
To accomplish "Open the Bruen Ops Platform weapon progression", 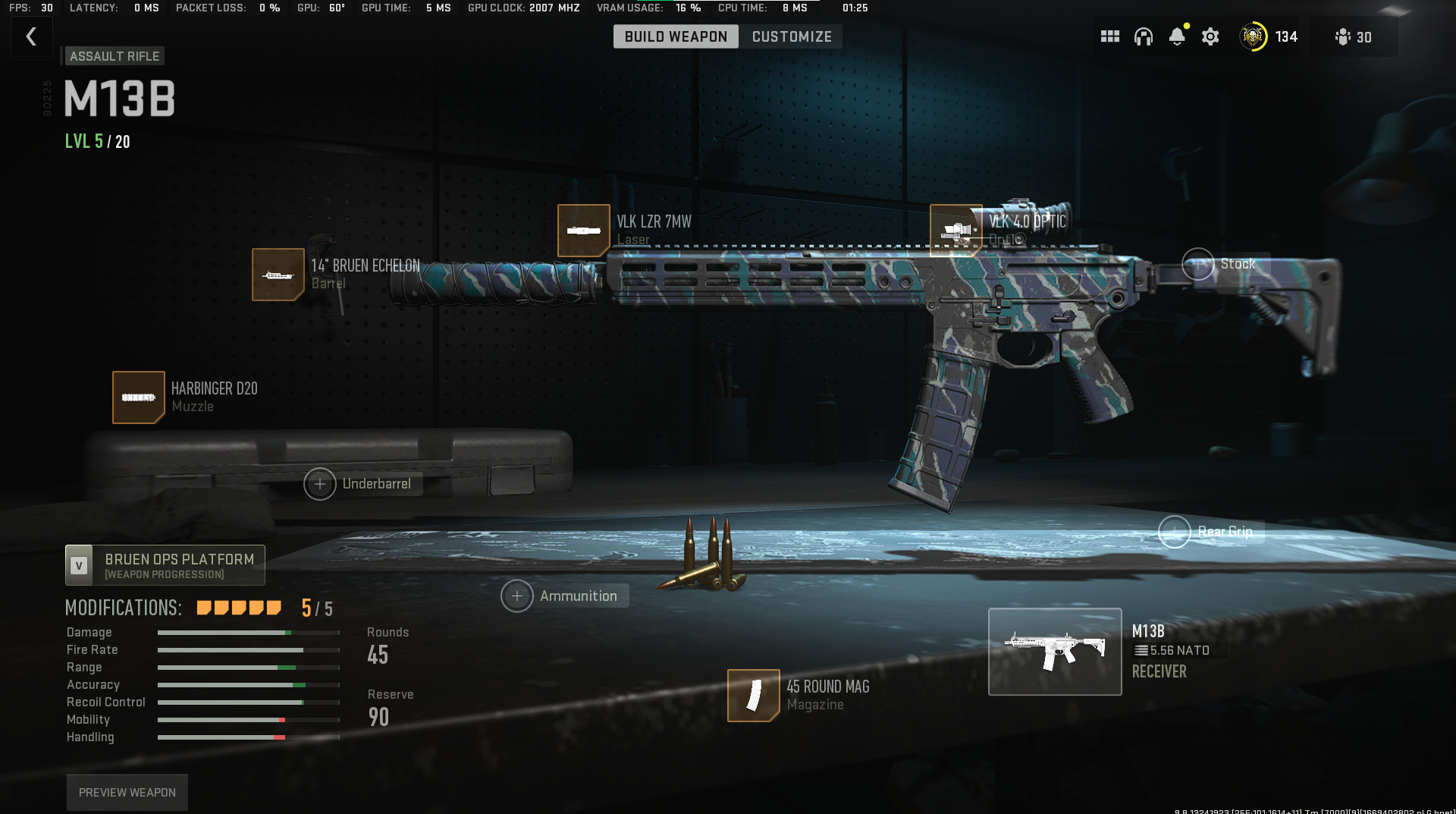I will point(165,564).
